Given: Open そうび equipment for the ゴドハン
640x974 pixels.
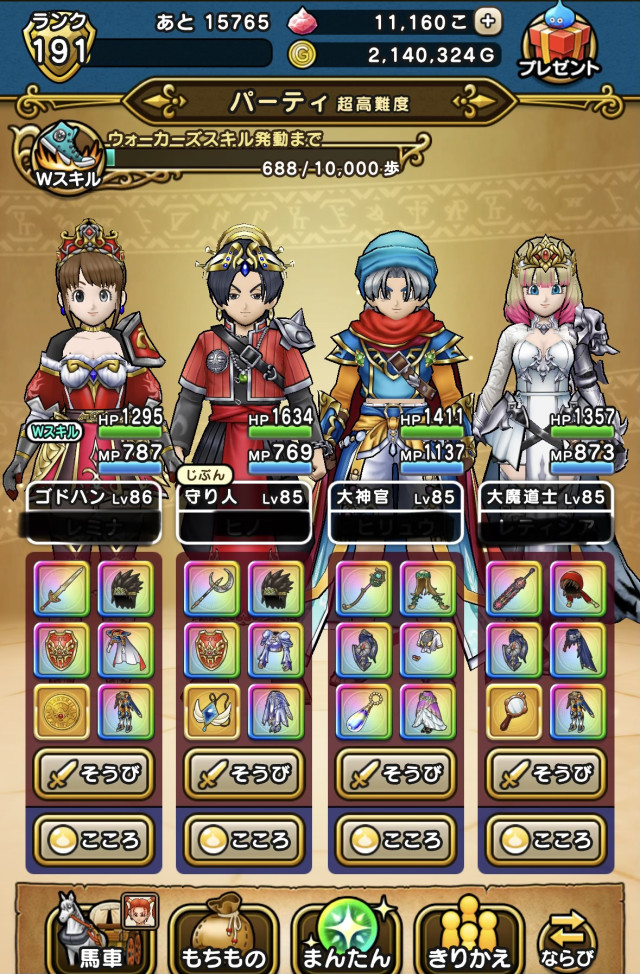Looking at the screenshot, I should pyautogui.click(x=96, y=773).
